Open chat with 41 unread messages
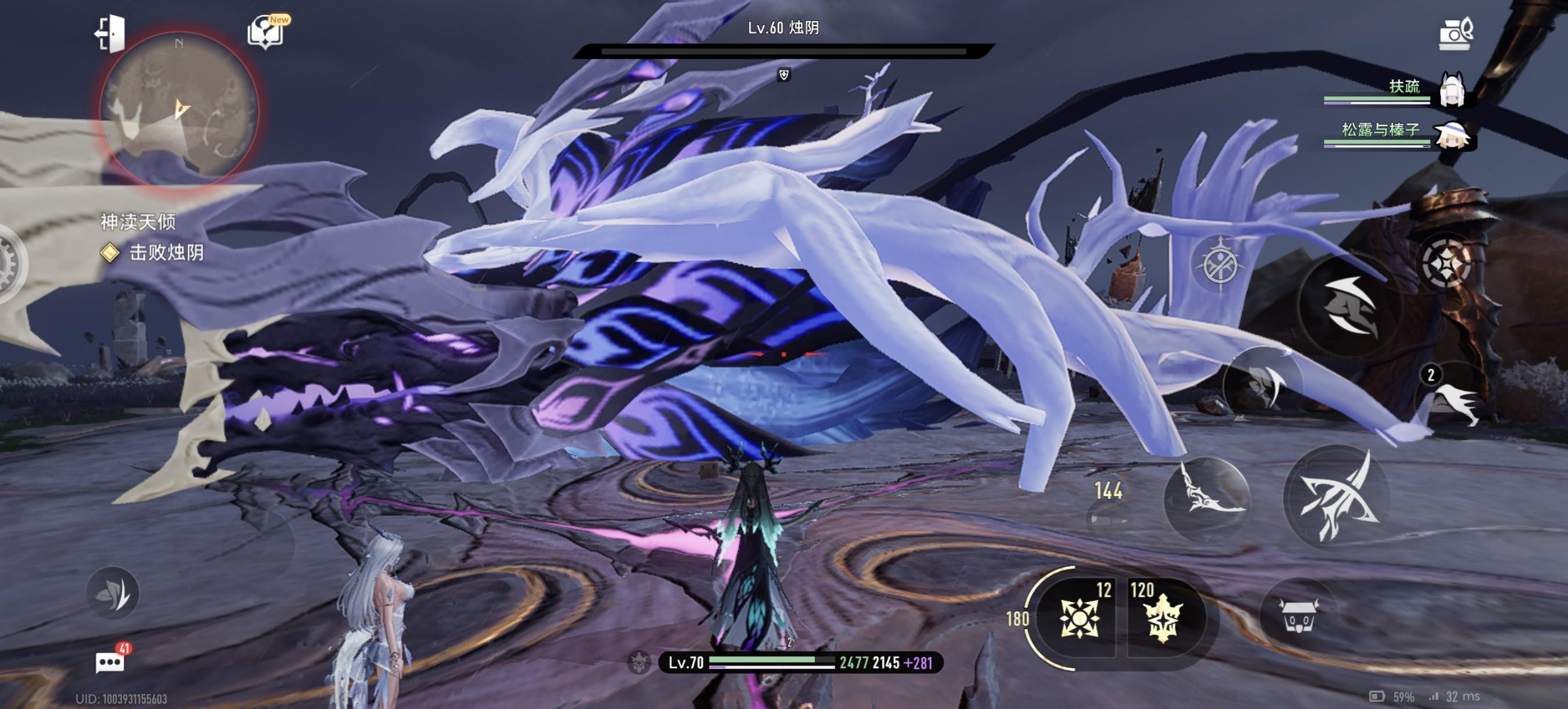Screen dimensions: 1568x709 pos(110,662)
